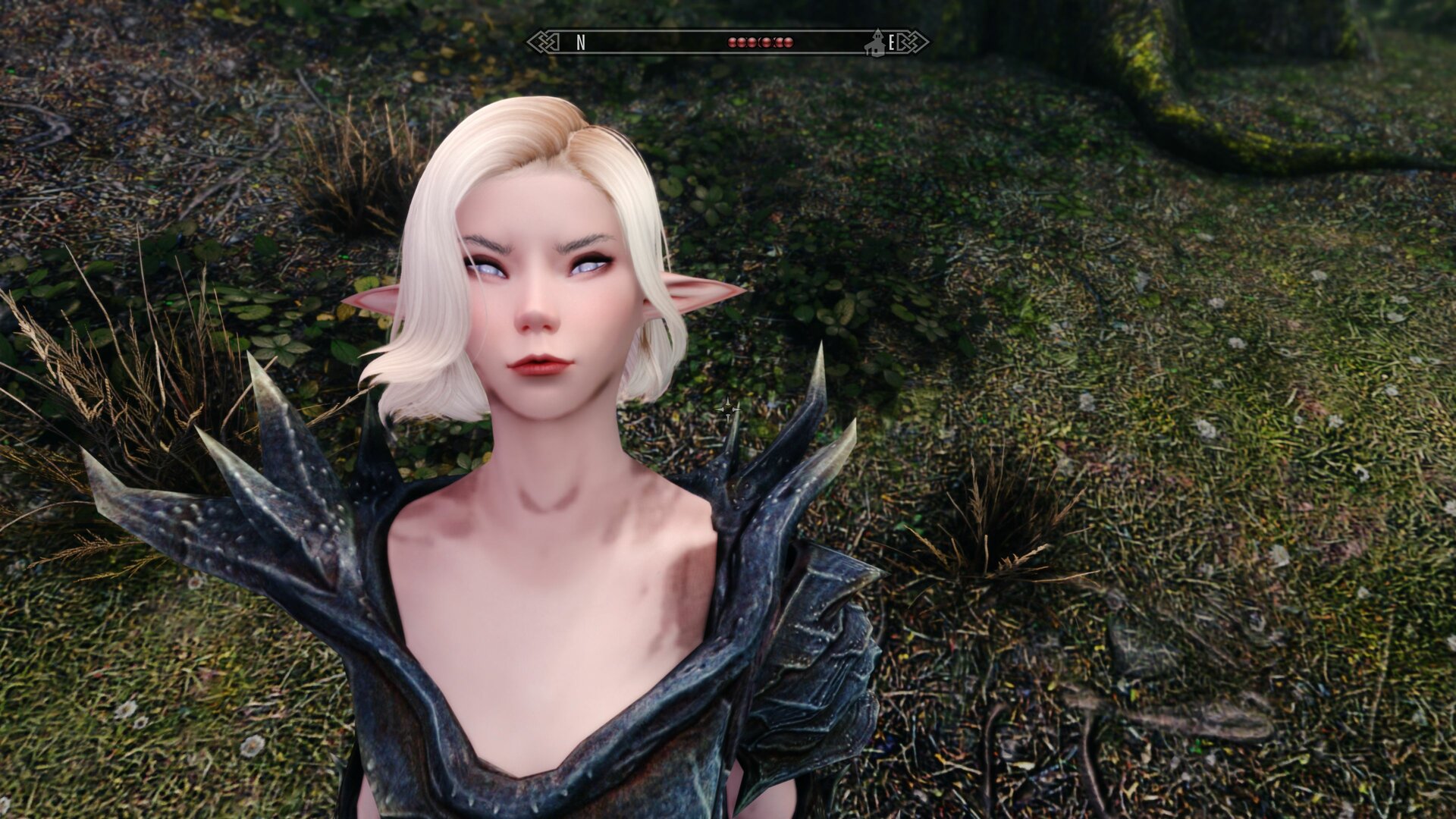1456x819 pixels.
Task: Click the crosshair in the screen center
Action: (x=728, y=409)
